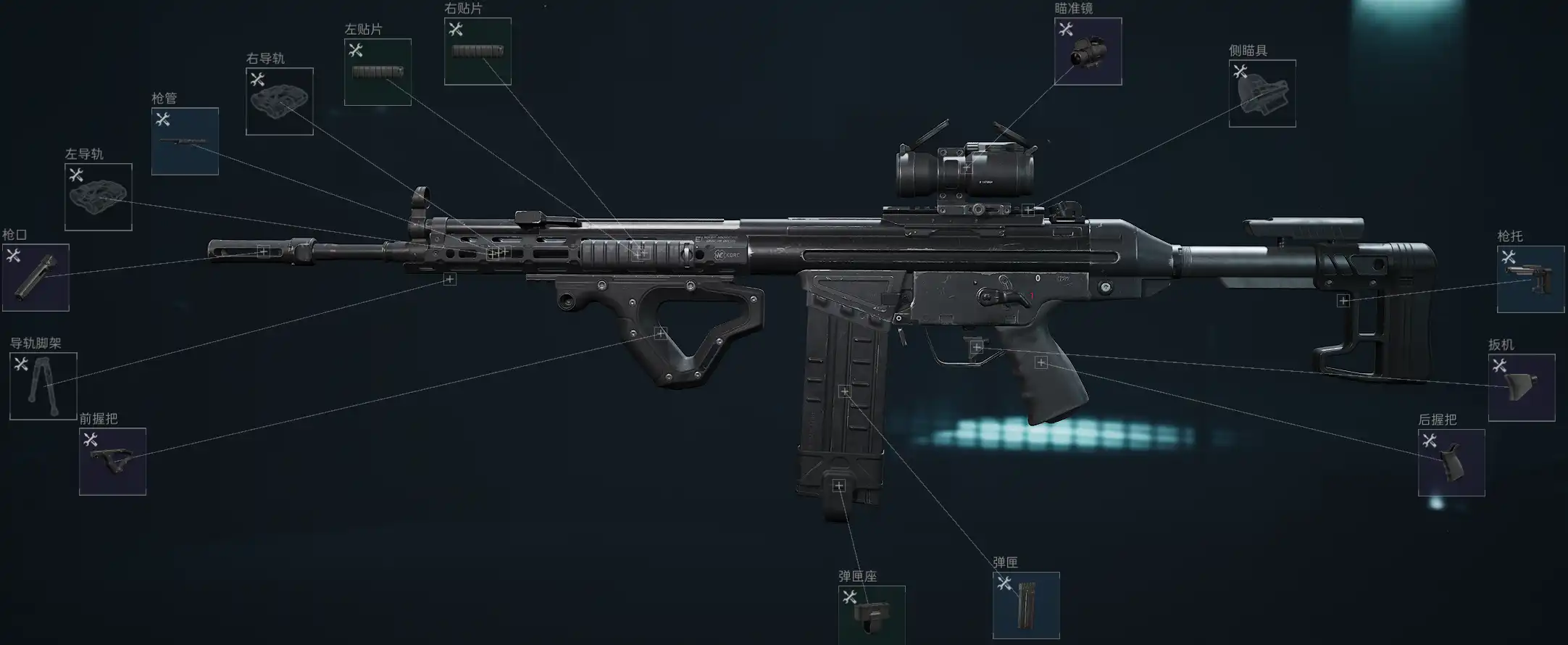Choose the 枪管 barrel slot
This screenshot has height=645, width=1568.
pos(185,141)
